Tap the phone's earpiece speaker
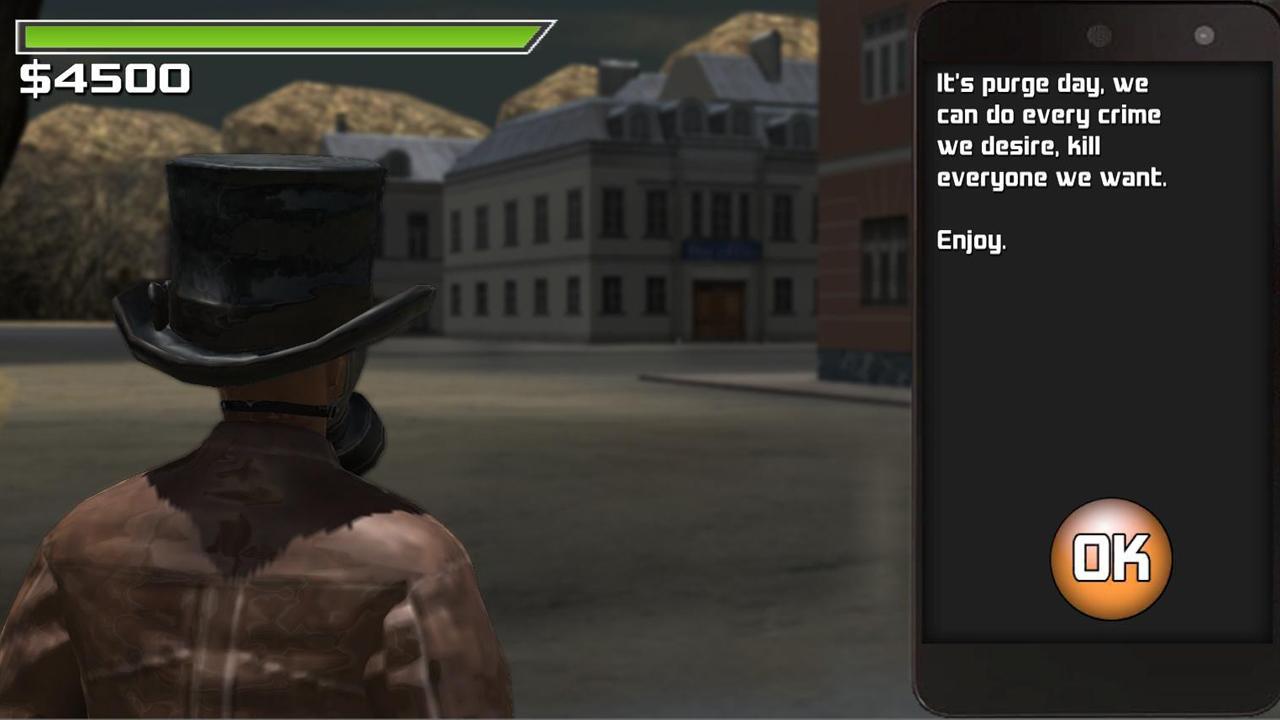The height and width of the screenshot is (720, 1280). pyautogui.click(x=1099, y=35)
